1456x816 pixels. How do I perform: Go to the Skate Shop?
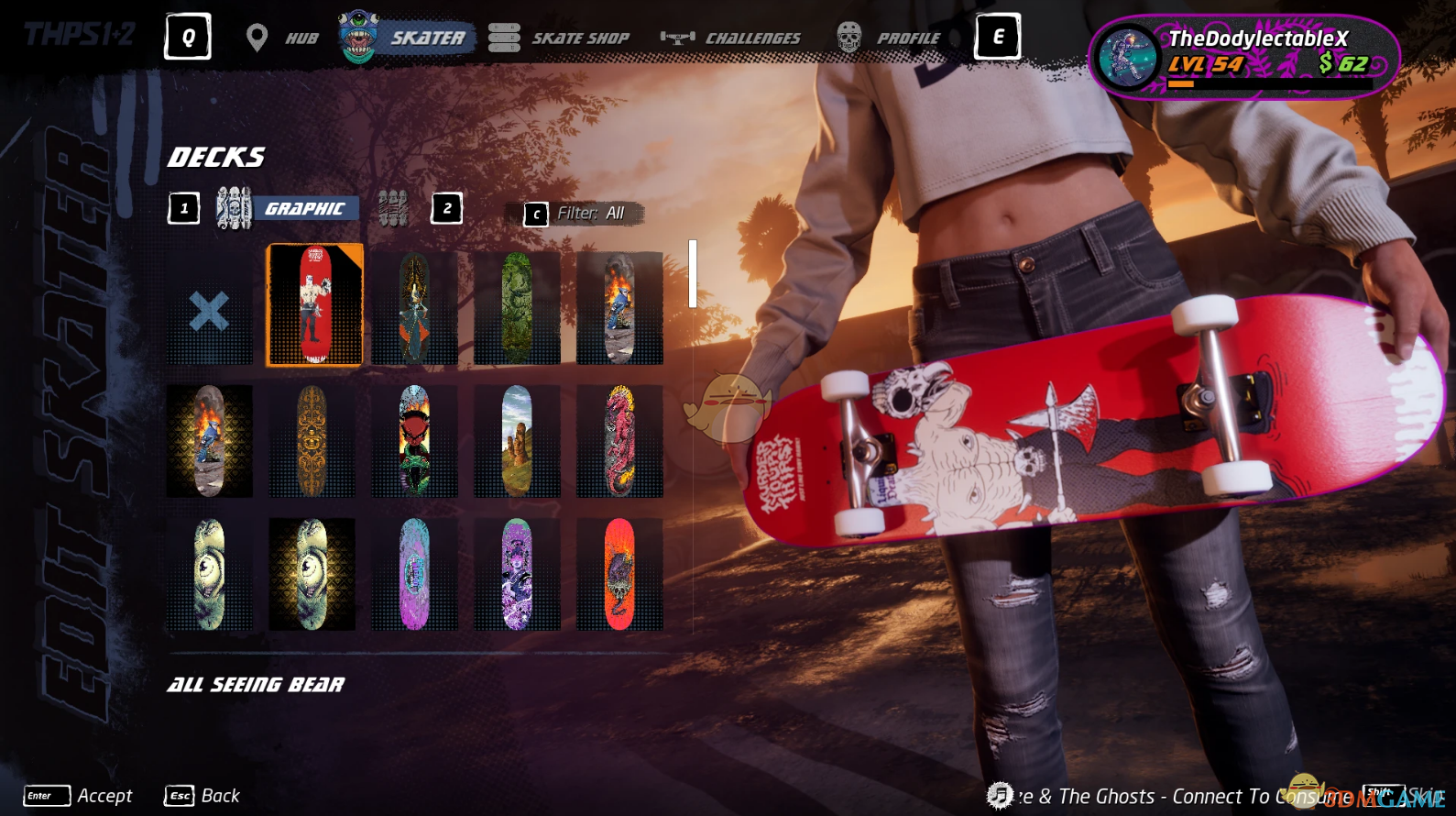[x=561, y=38]
